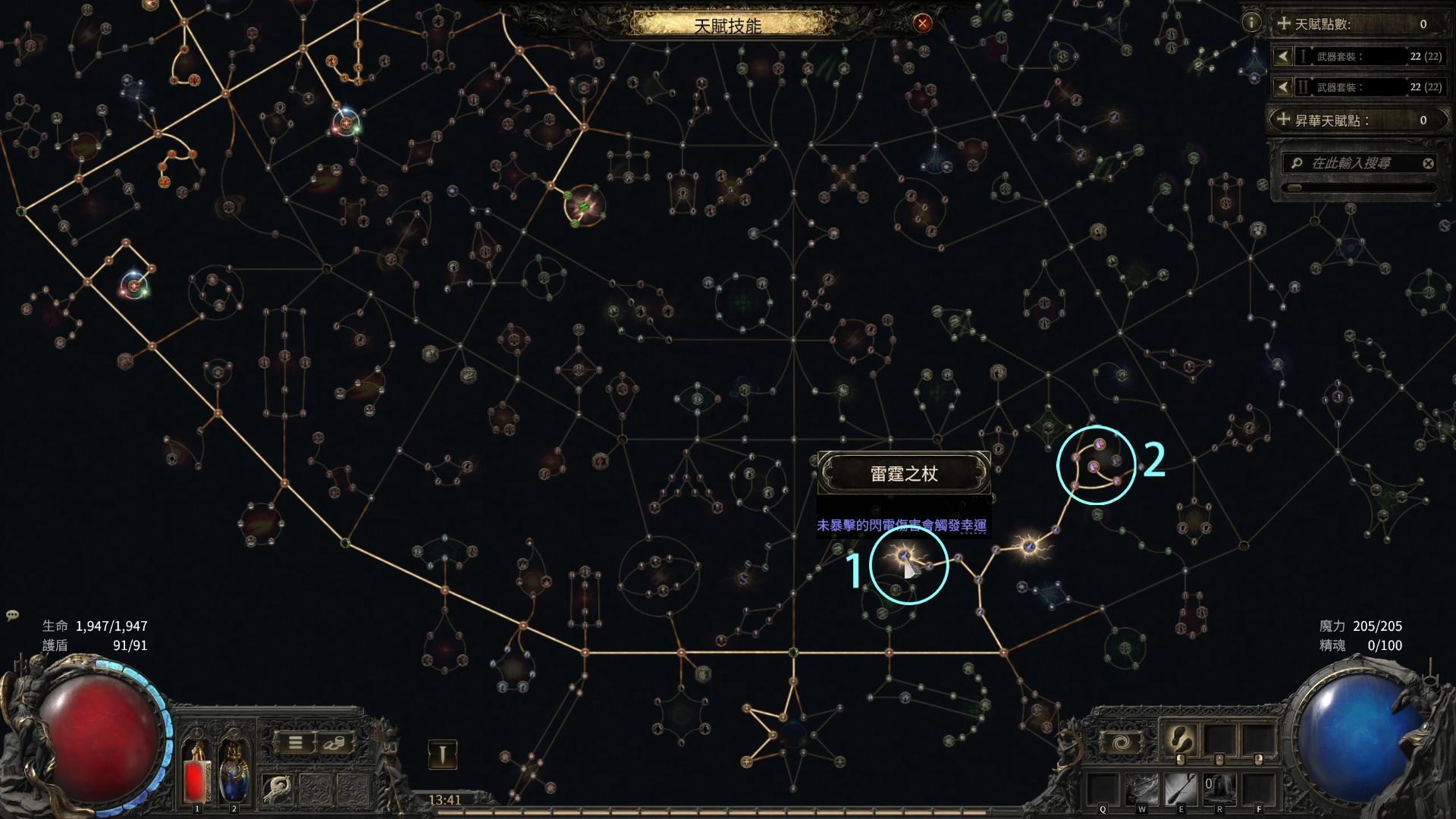
Task: Select the staff skill icon bound to E
Action: [x=1181, y=790]
